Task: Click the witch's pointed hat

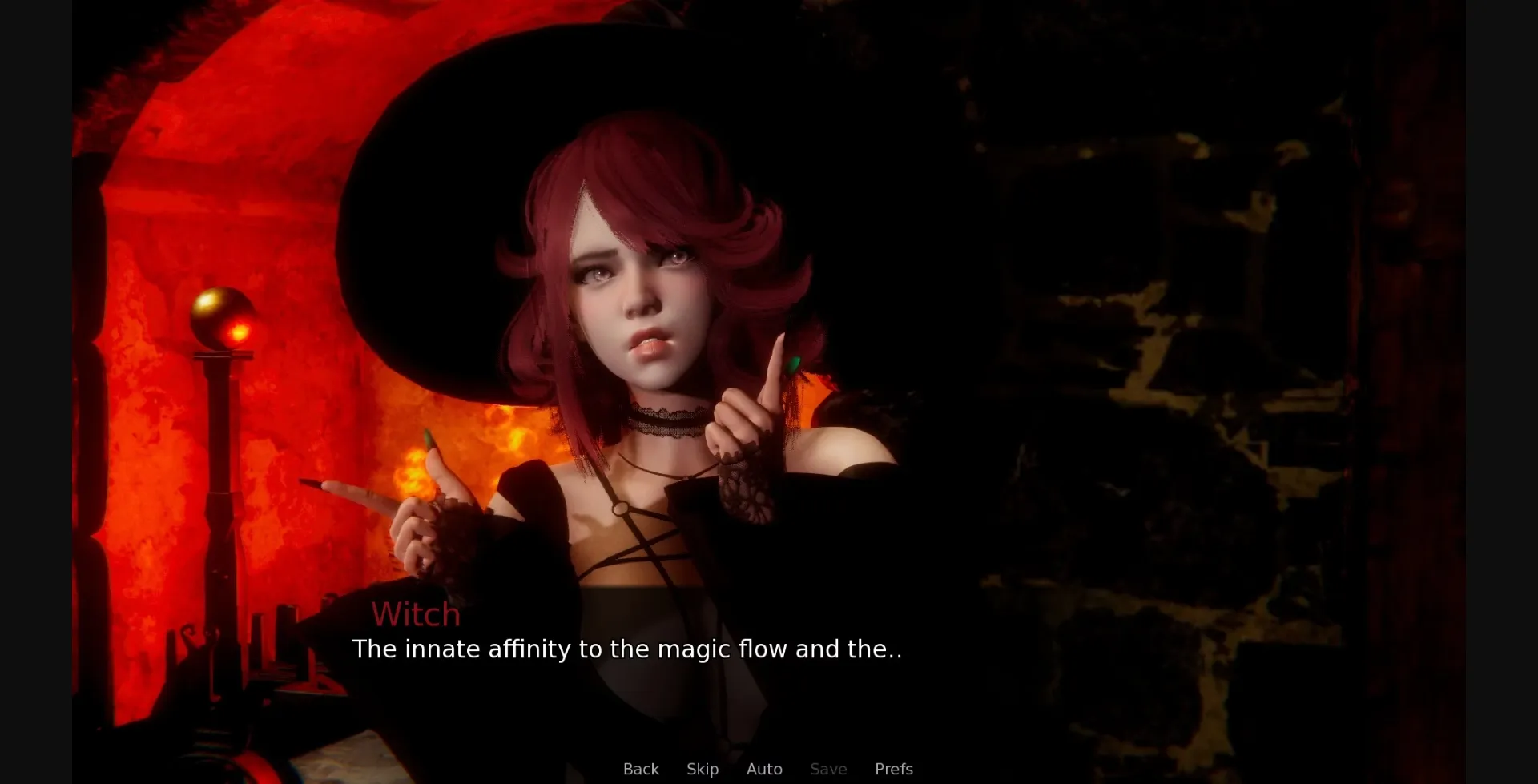Action: pos(561,96)
